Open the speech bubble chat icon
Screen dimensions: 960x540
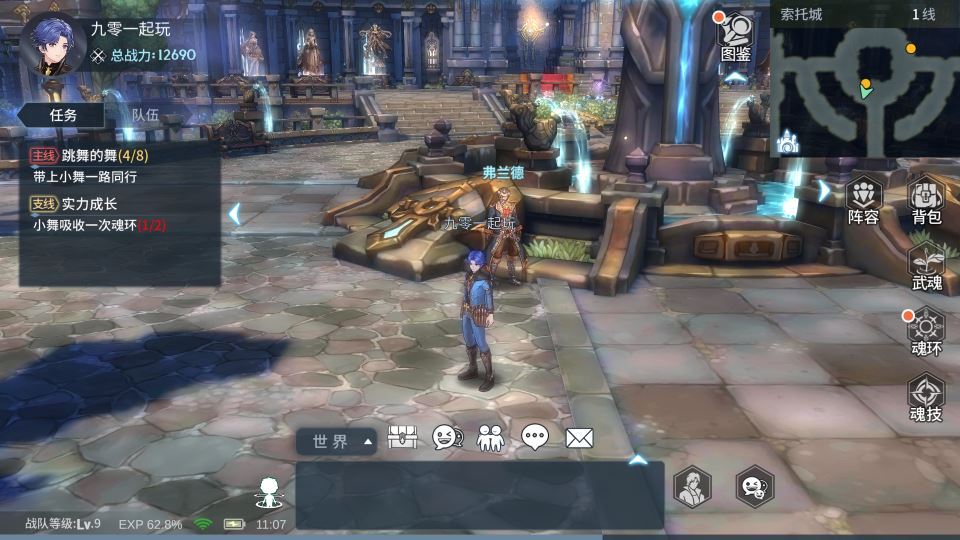[x=535, y=438]
